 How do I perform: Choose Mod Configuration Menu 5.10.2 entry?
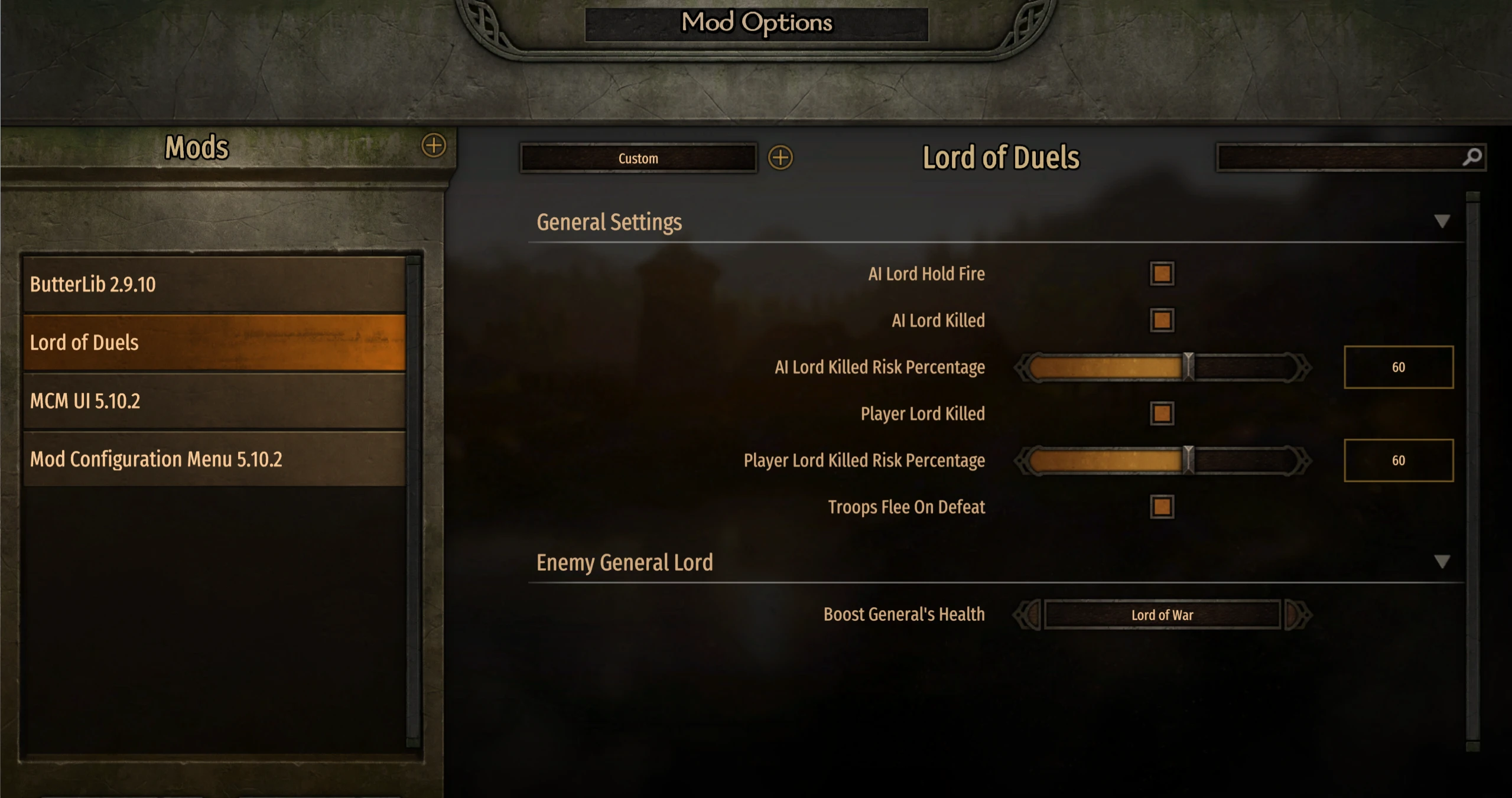point(214,459)
